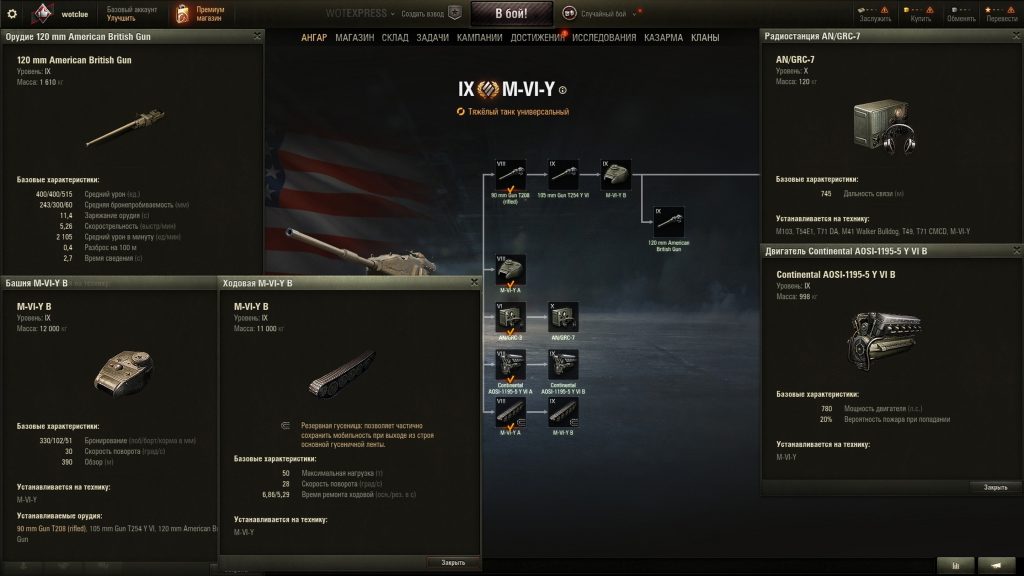The width and height of the screenshot is (1024, 576).
Task: Close the Радиостанция AN/GRC-7 window with X
Action: pos(1013,36)
